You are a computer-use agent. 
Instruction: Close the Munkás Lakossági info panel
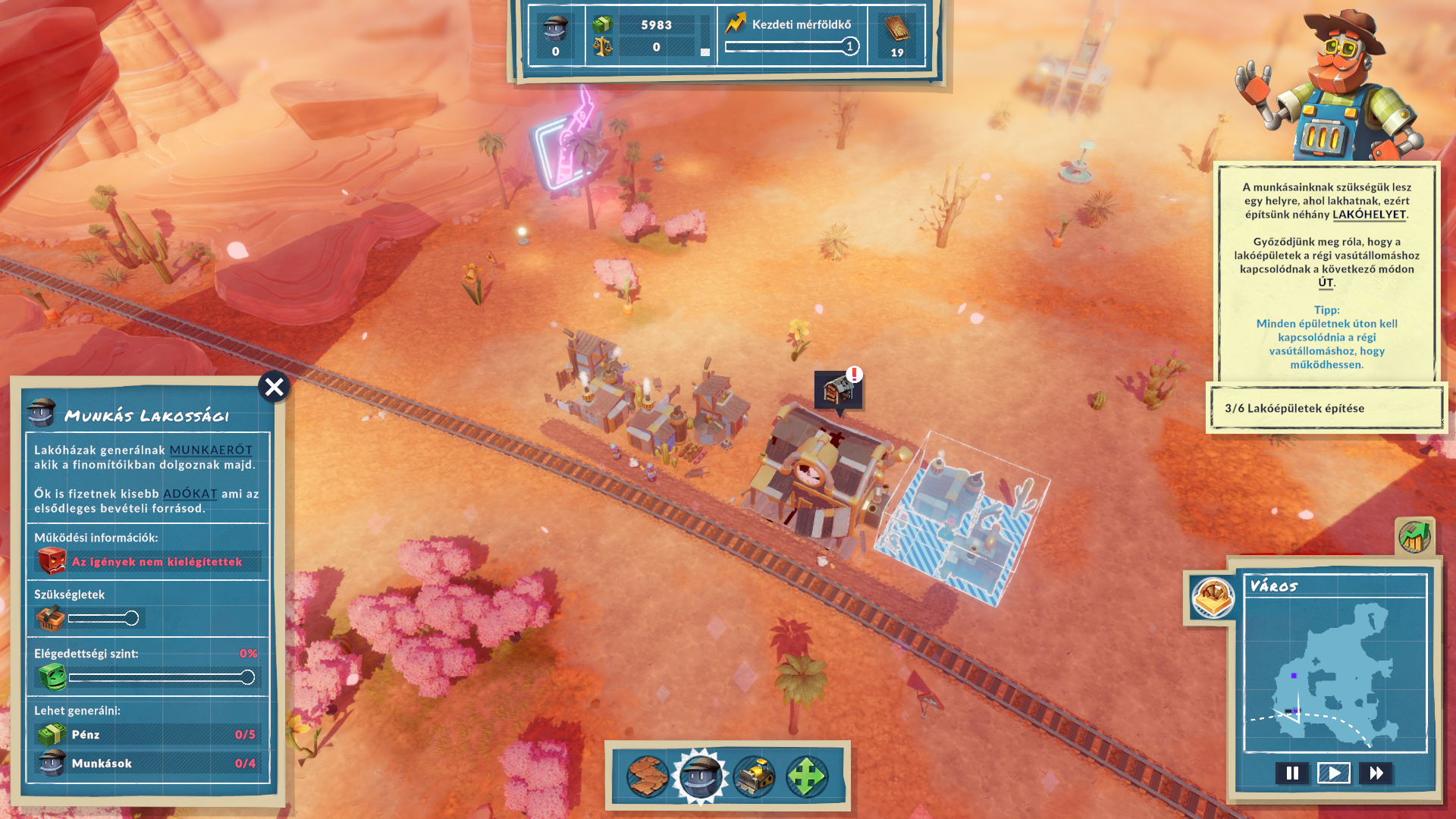click(x=274, y=388)
